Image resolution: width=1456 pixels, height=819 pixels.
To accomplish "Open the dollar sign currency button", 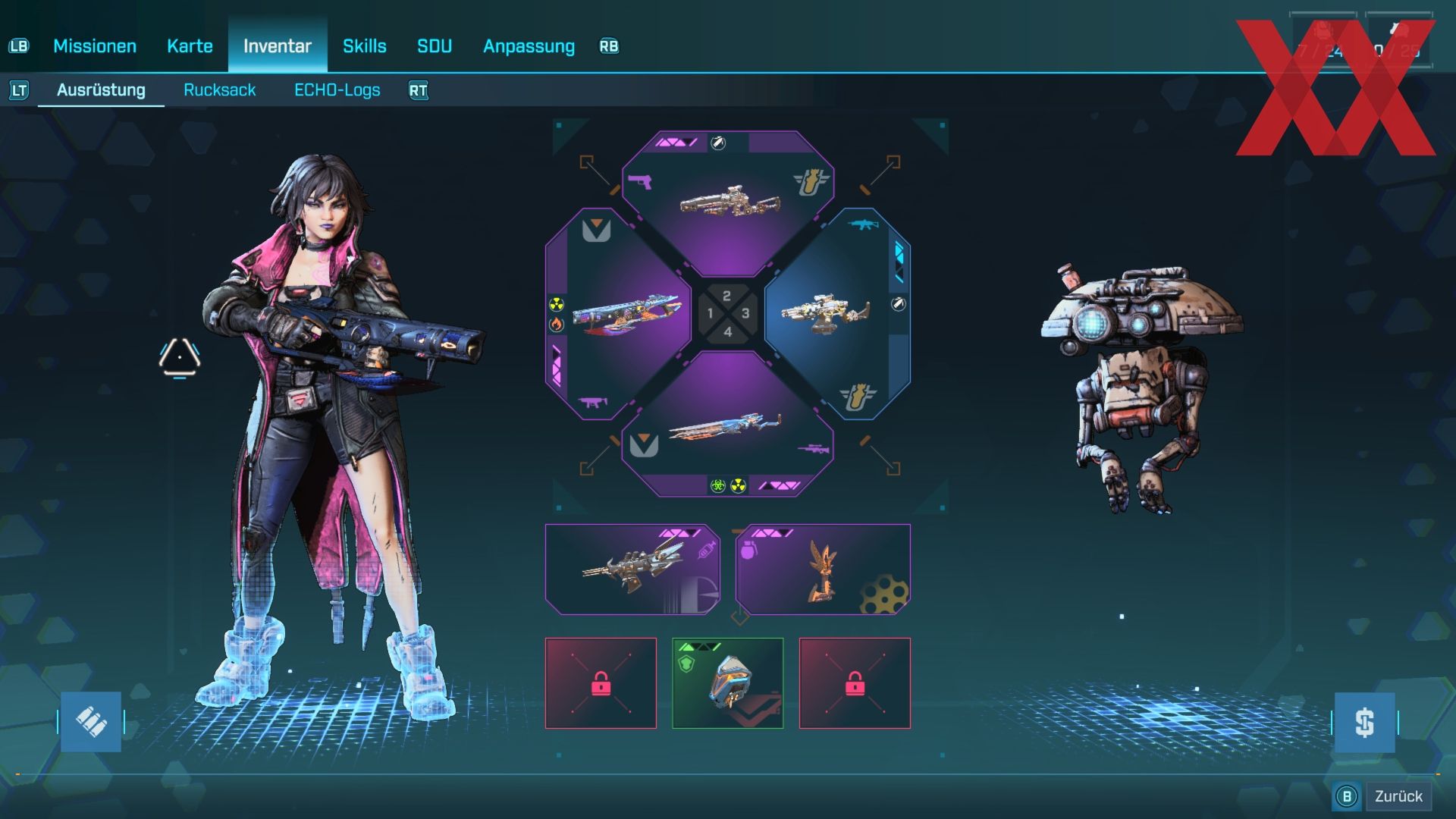I will [1364, 723].
